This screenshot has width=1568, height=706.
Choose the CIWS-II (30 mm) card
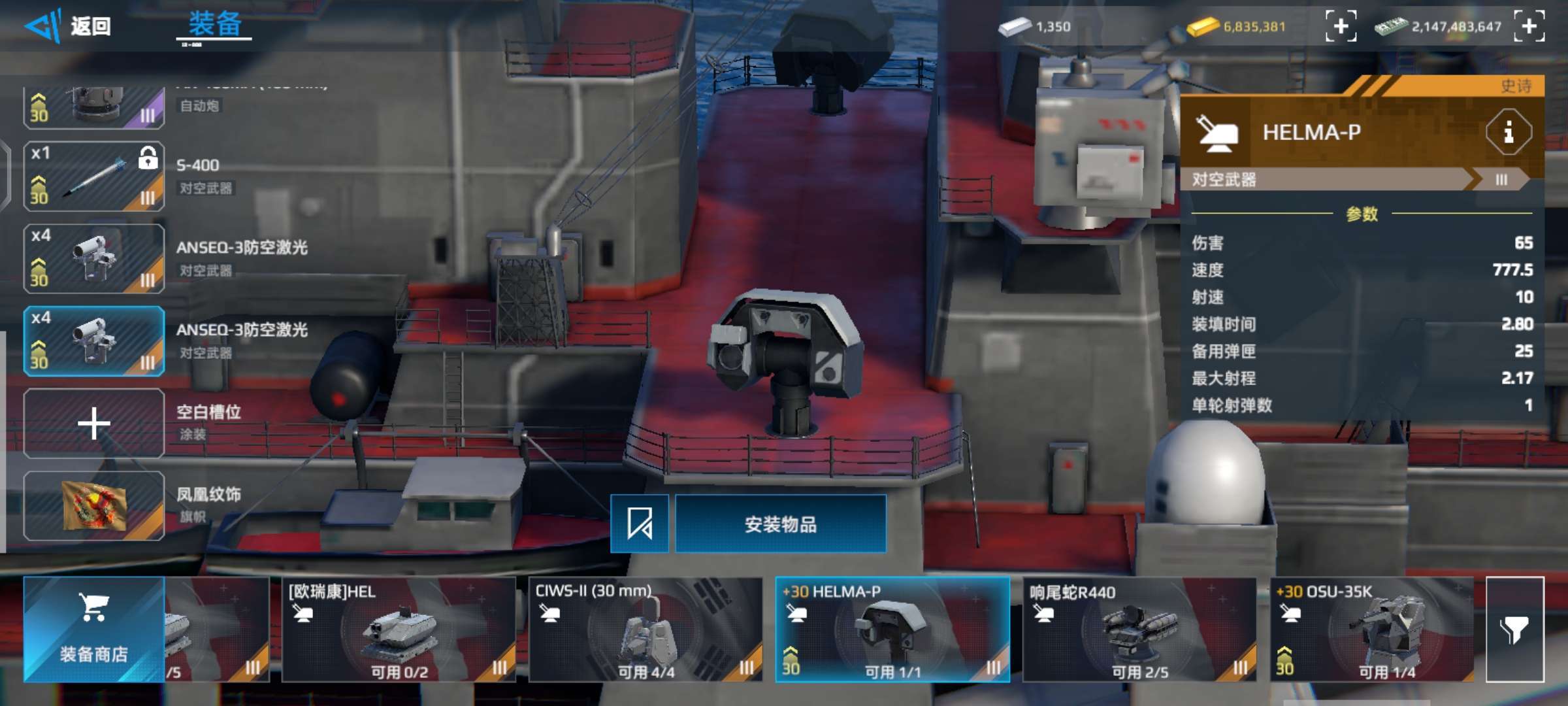[x=645, y=629]
